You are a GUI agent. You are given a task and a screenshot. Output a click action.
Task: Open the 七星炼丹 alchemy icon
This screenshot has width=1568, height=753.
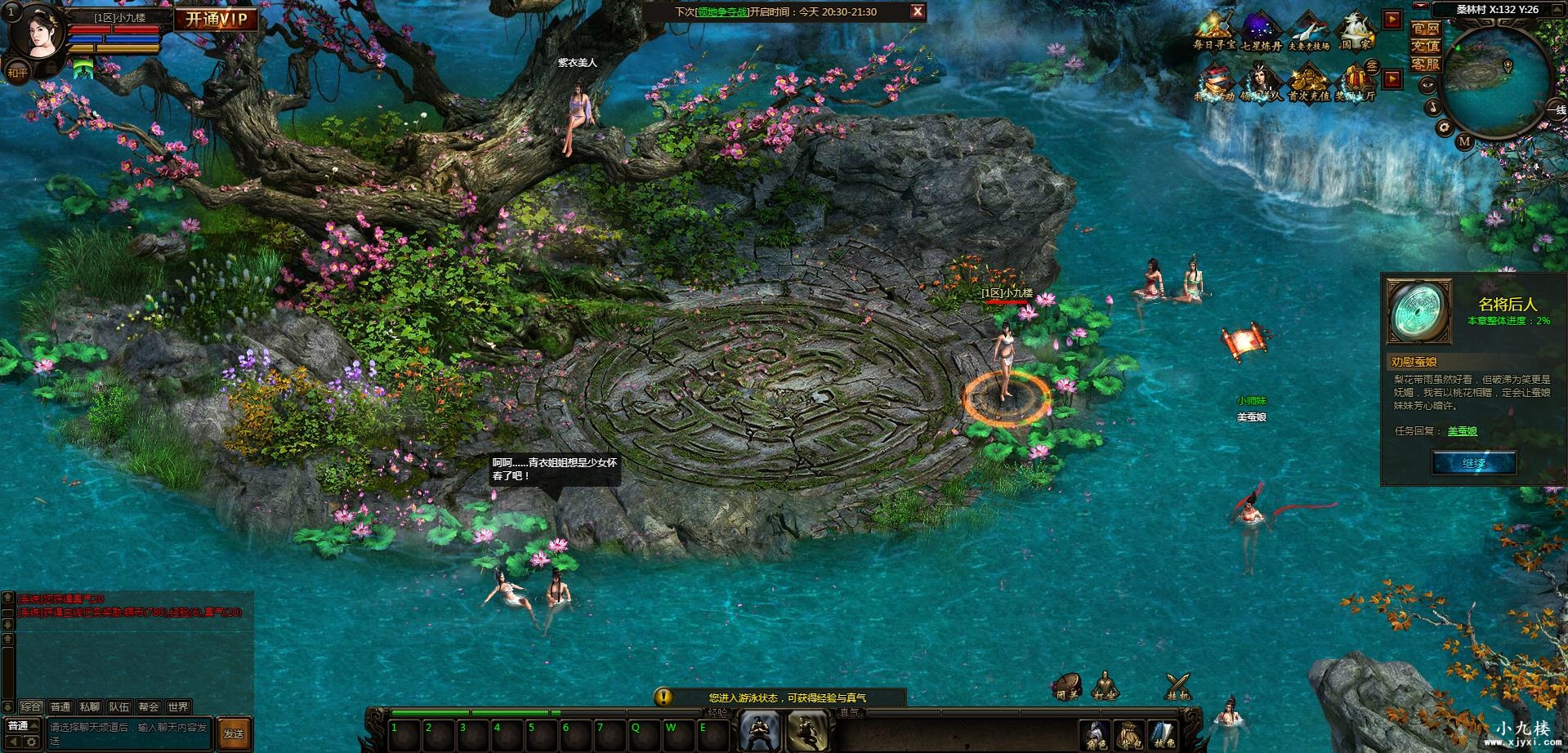pos(1261,33)
